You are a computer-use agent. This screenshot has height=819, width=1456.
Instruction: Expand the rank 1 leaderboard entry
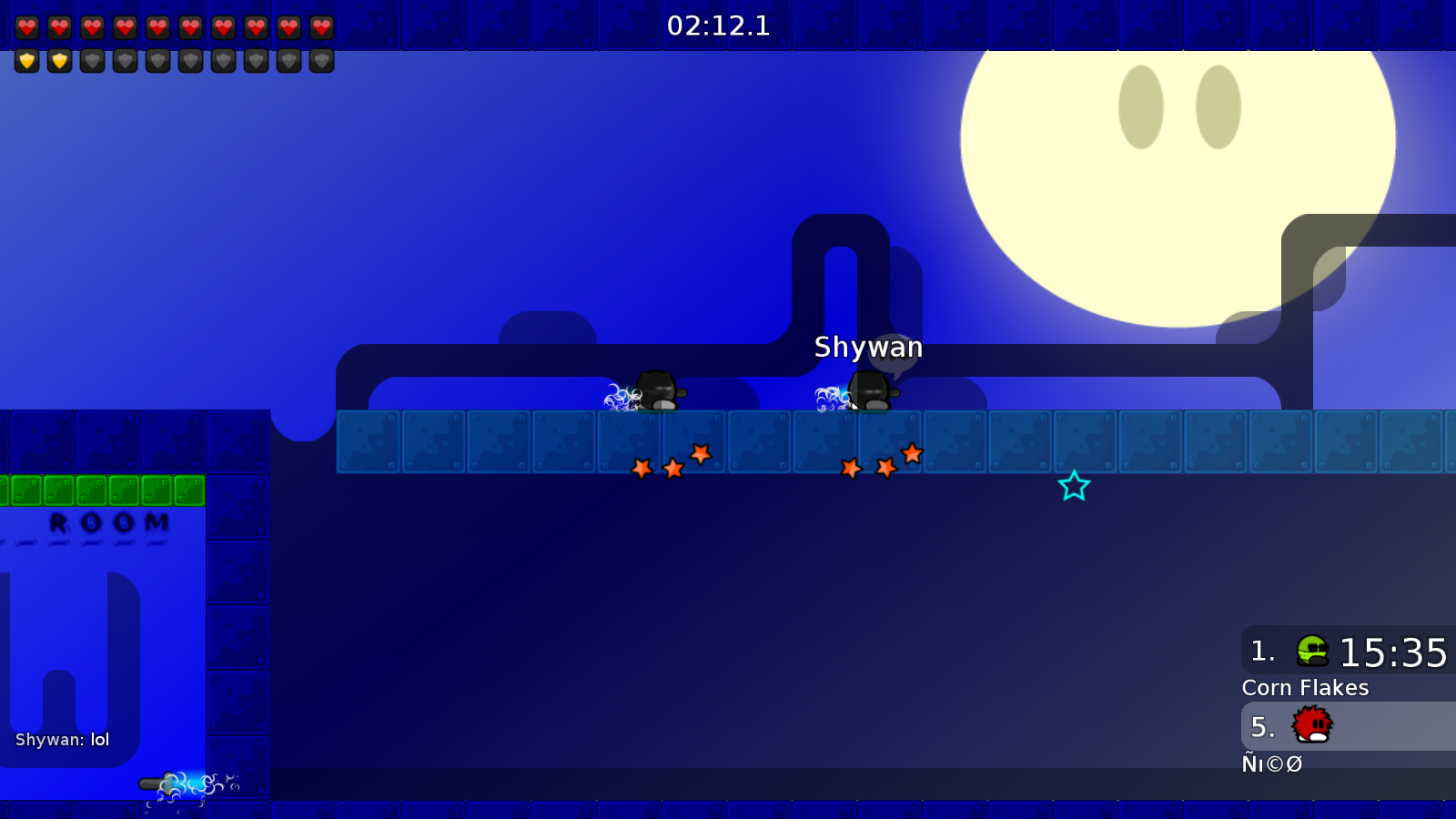point(1347,652)
